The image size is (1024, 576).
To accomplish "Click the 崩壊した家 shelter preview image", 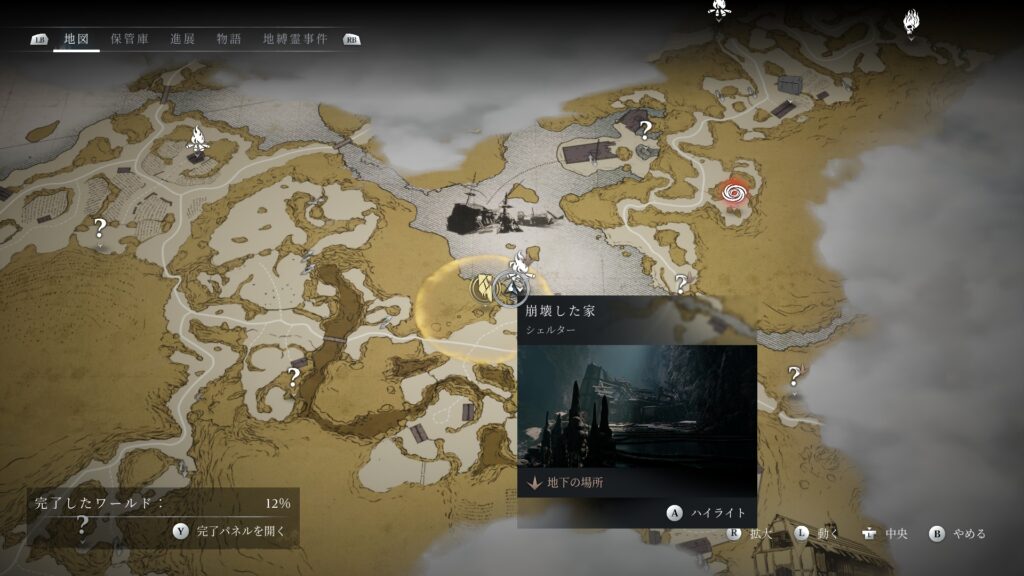I will pyautogui.click(x=636, y=405).
